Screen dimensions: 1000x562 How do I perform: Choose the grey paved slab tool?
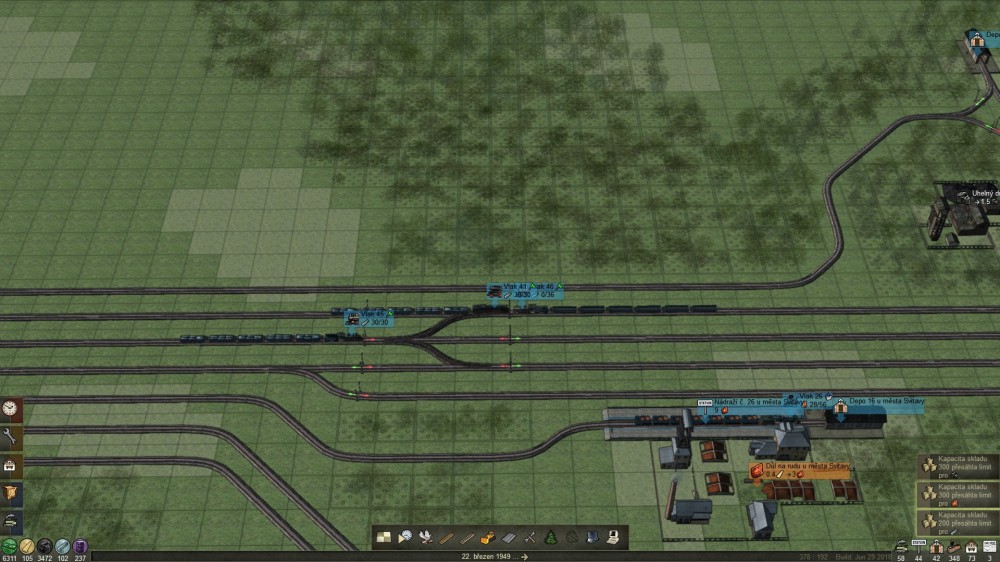[x=509, y=537]
